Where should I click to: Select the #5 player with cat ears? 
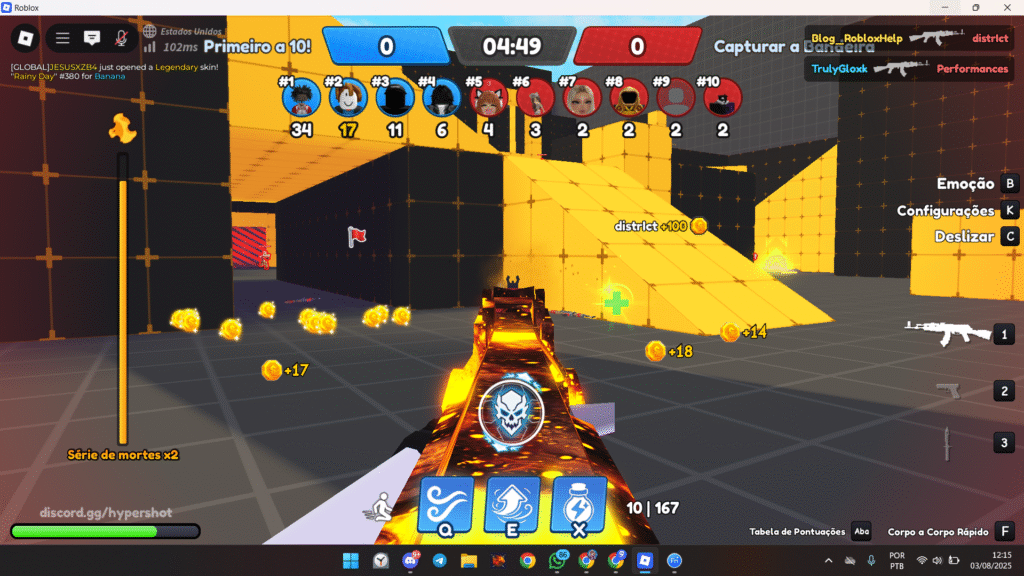487,99
